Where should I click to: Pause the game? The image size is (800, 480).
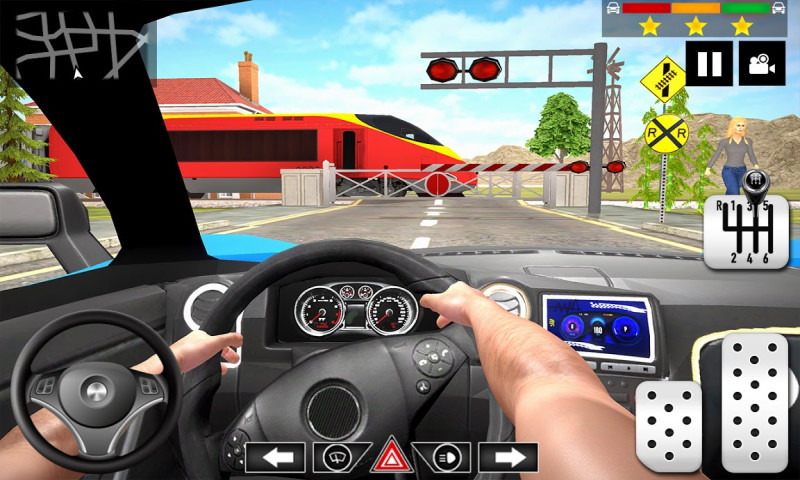click(x=709, y=64)
